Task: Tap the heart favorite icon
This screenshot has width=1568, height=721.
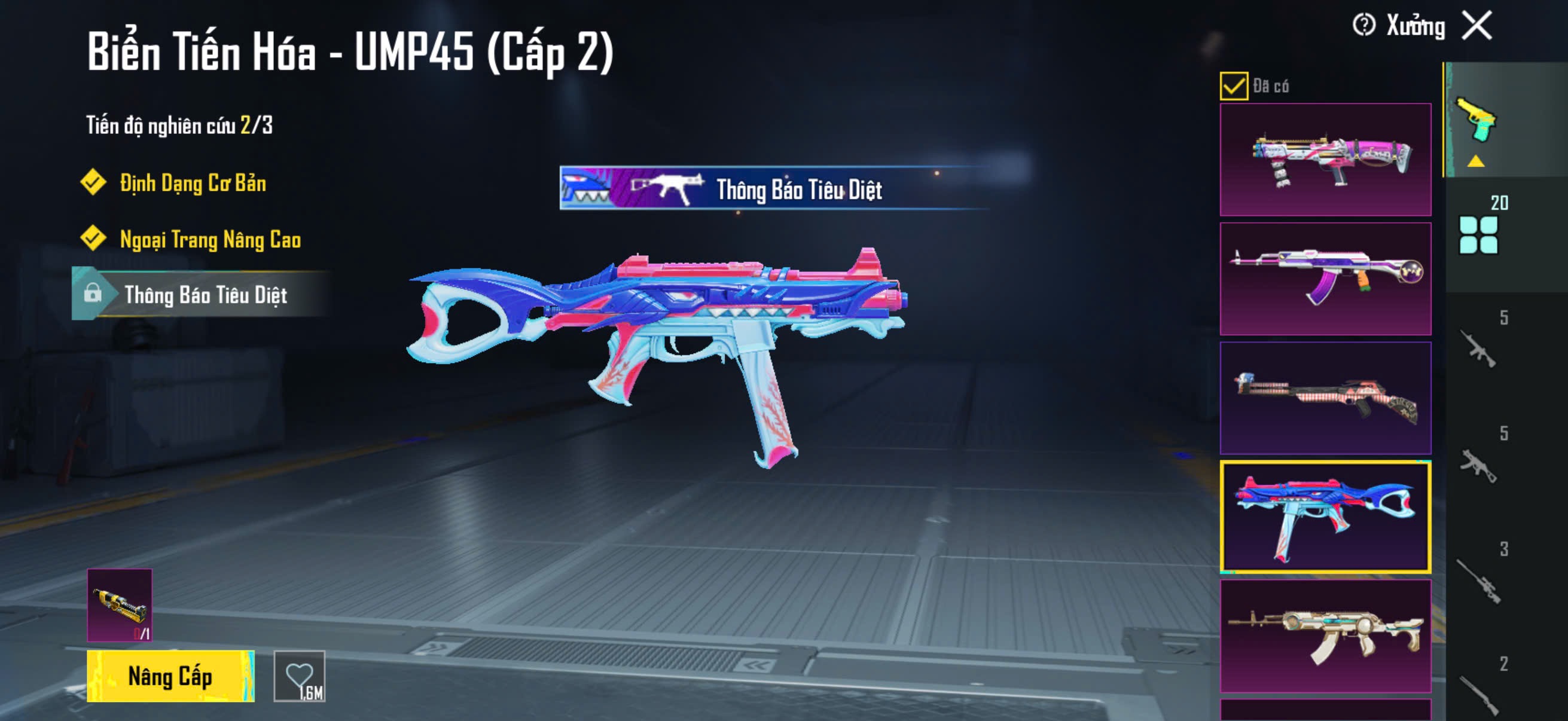Action: point(300,676)
